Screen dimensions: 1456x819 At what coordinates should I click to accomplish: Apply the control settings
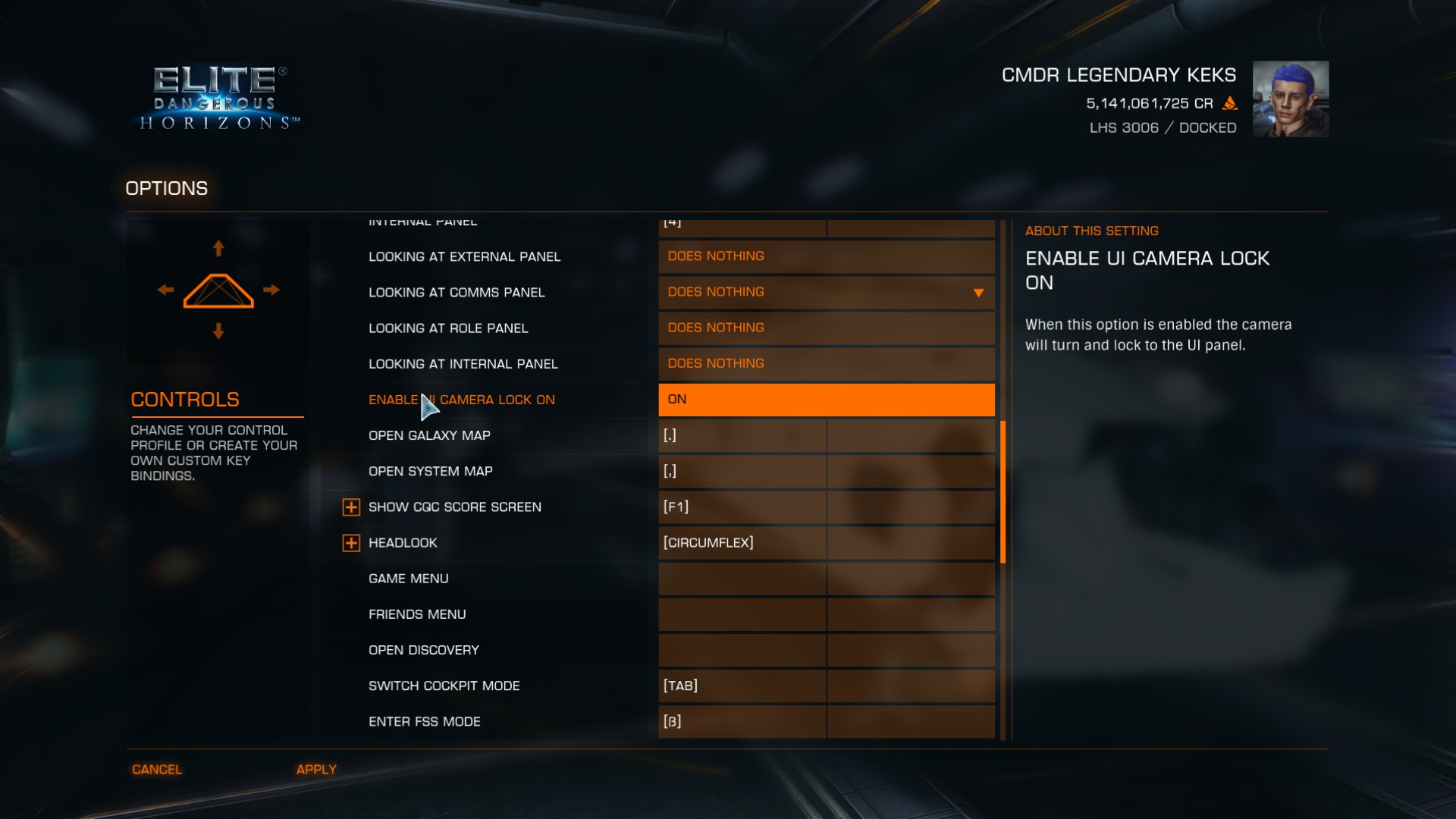coord(316,769)
